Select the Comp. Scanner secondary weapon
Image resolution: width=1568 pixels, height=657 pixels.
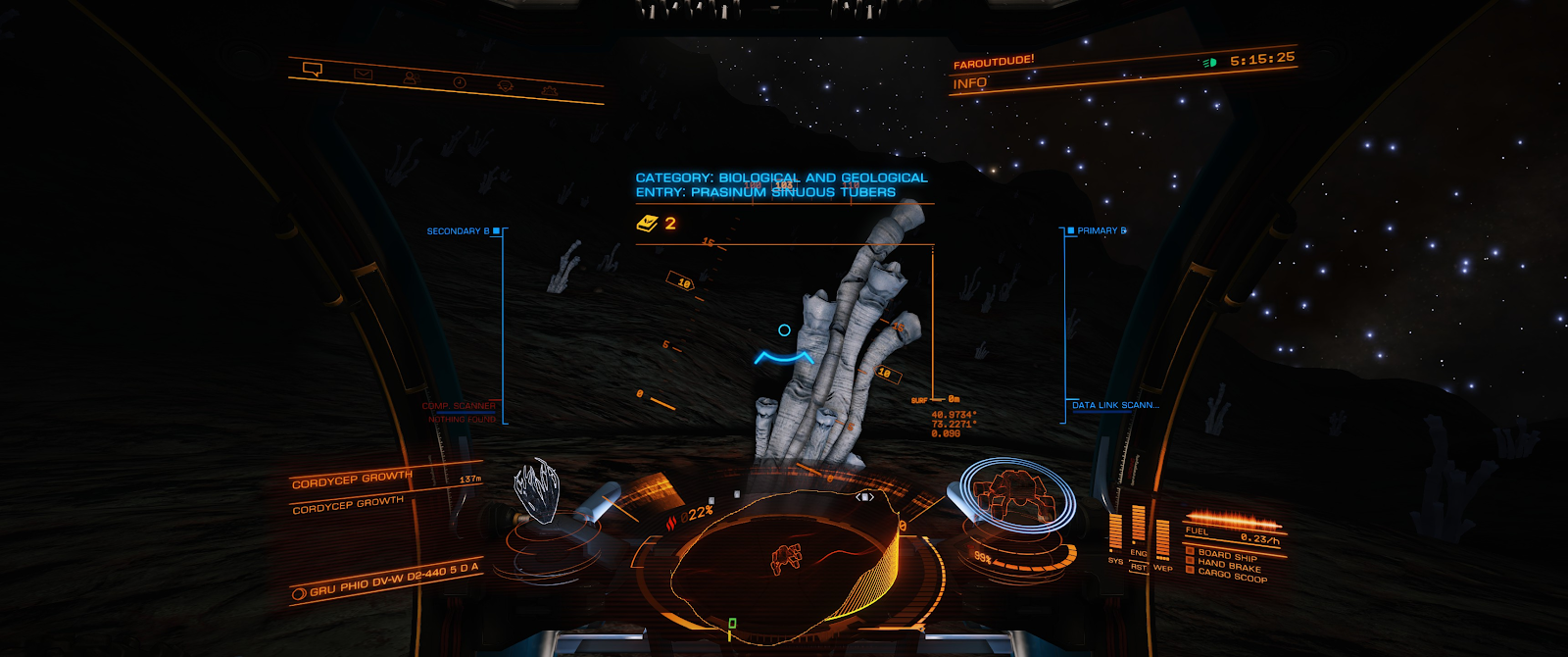(459, 406)
